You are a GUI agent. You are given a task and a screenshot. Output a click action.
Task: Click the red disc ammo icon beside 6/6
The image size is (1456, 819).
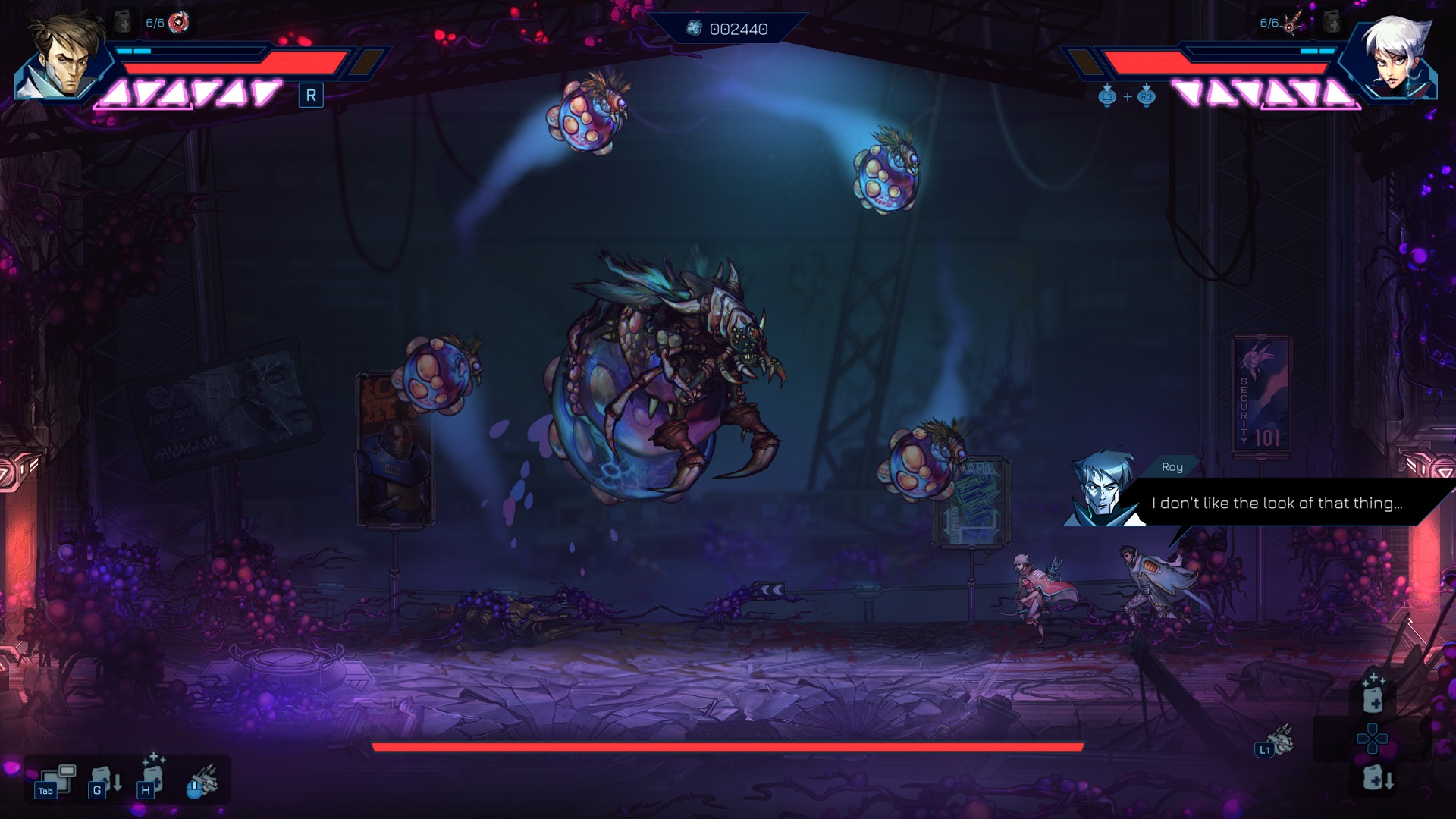coord(179,23)
